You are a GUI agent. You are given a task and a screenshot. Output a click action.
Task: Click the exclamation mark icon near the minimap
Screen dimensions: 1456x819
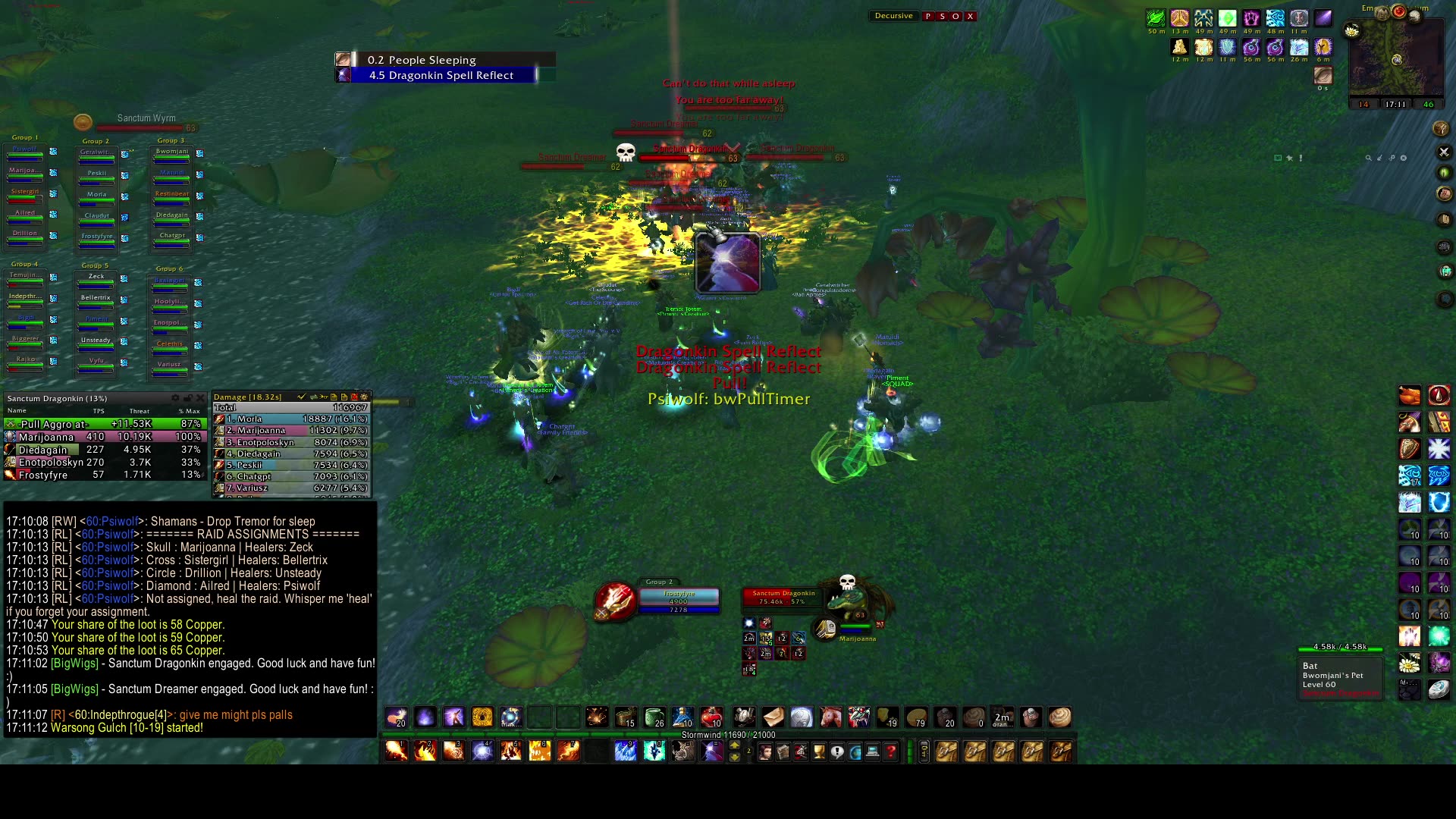tap(1301, 158)
